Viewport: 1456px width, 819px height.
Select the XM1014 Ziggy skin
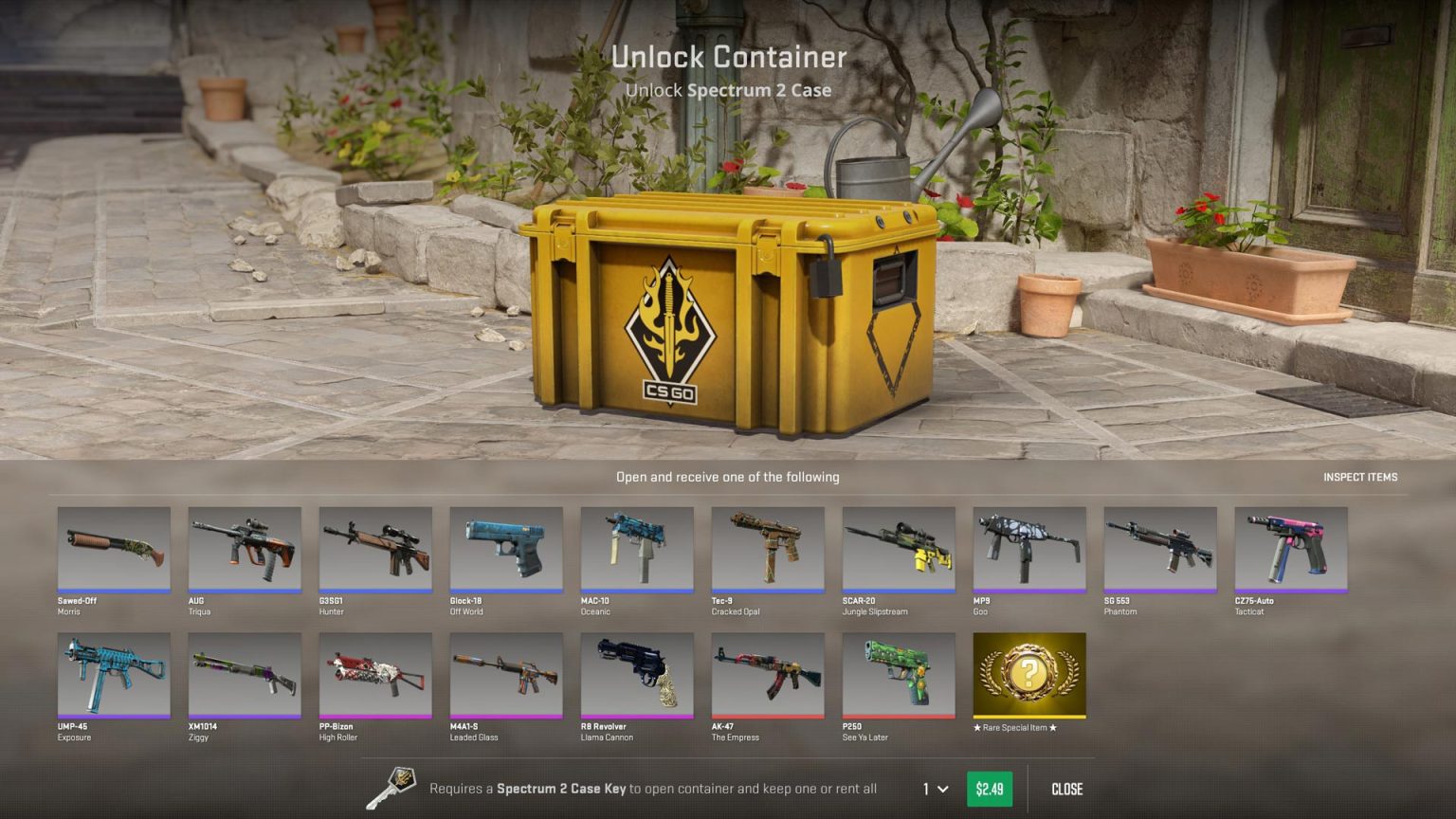pyautogui.click(x=244, y=675)
